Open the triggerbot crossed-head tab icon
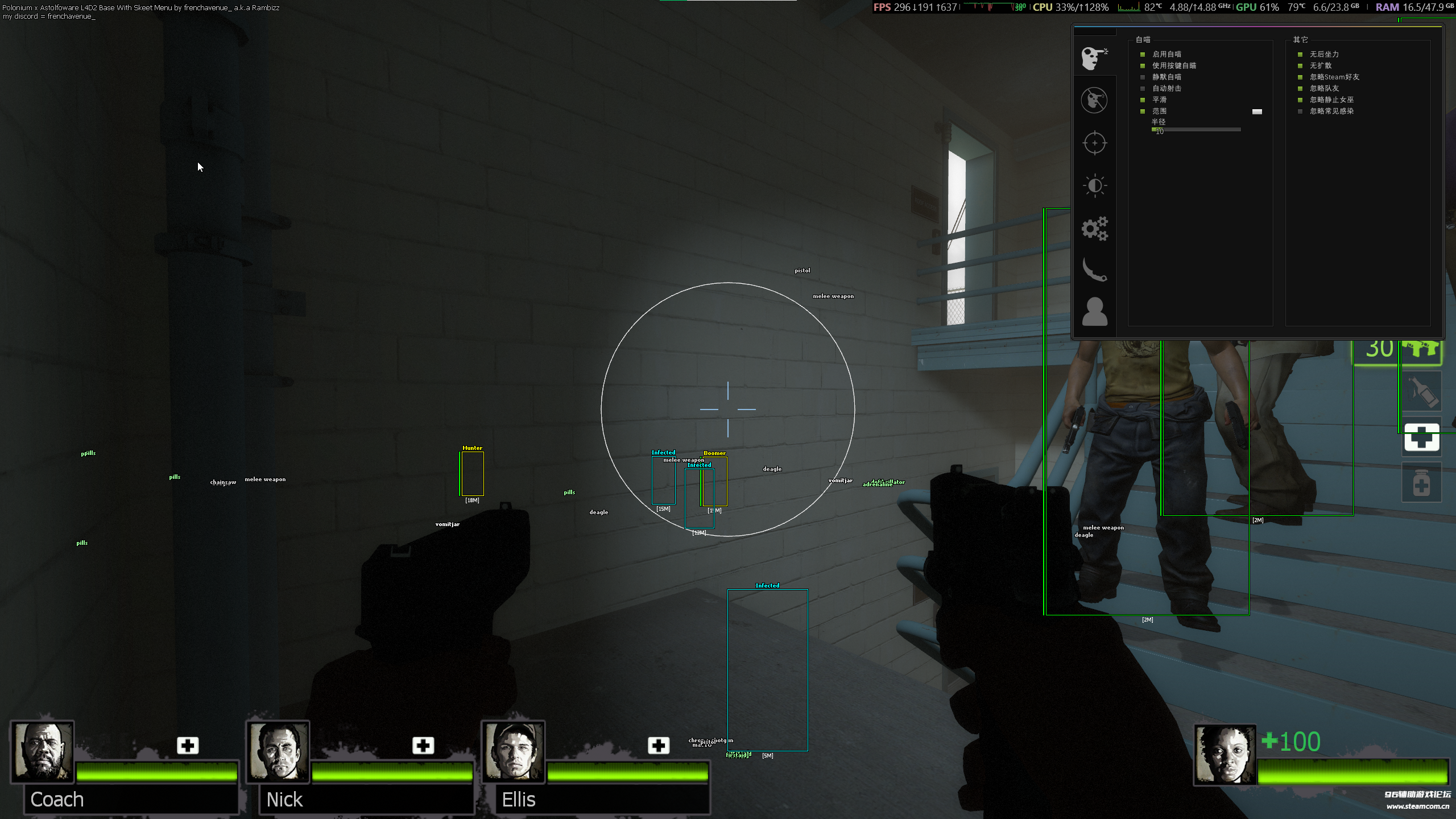Screen dimensions: 1456x819 tap(1095, 100)
